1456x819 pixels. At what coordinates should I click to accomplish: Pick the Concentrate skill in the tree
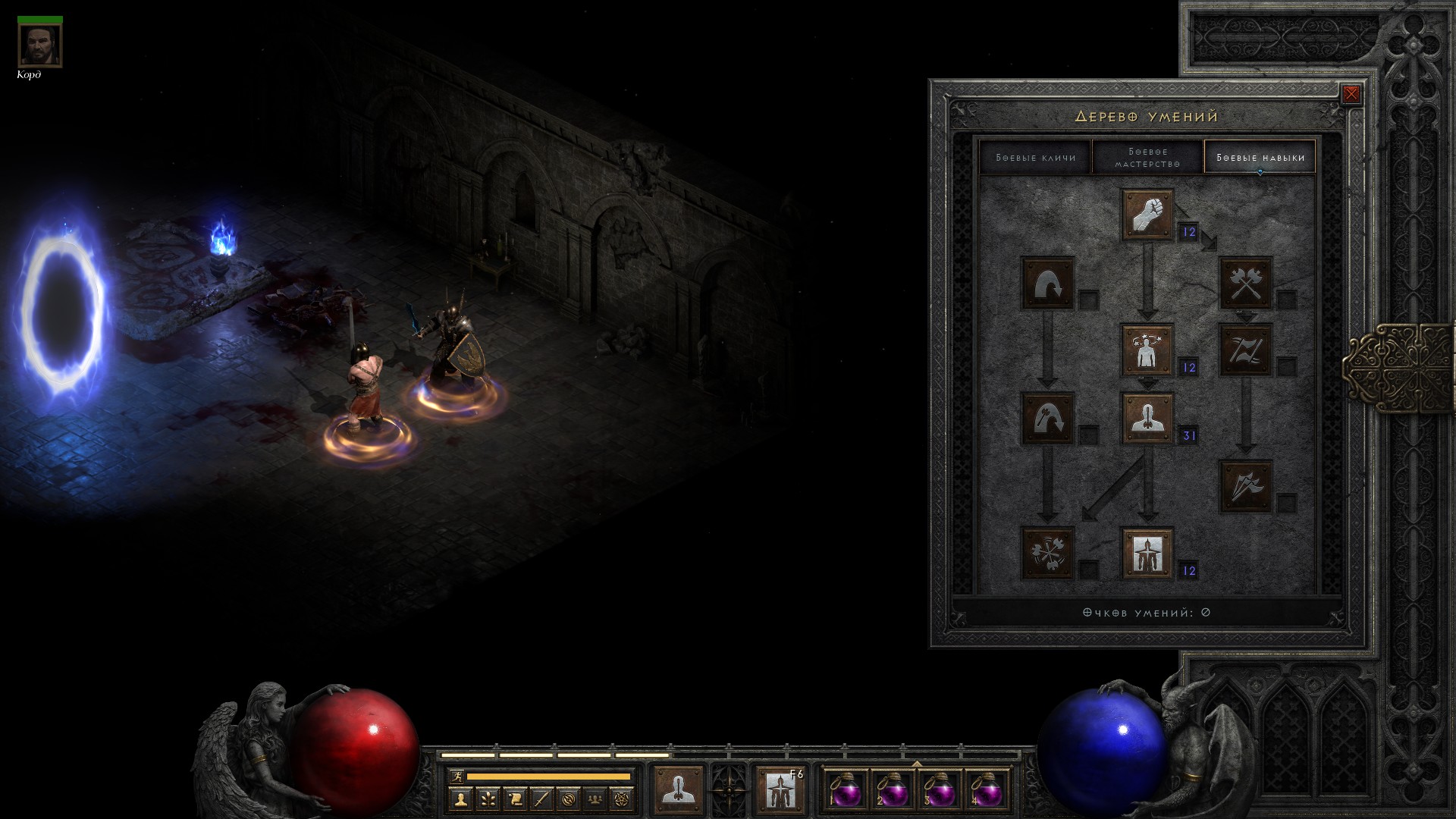click(1147, 418)
